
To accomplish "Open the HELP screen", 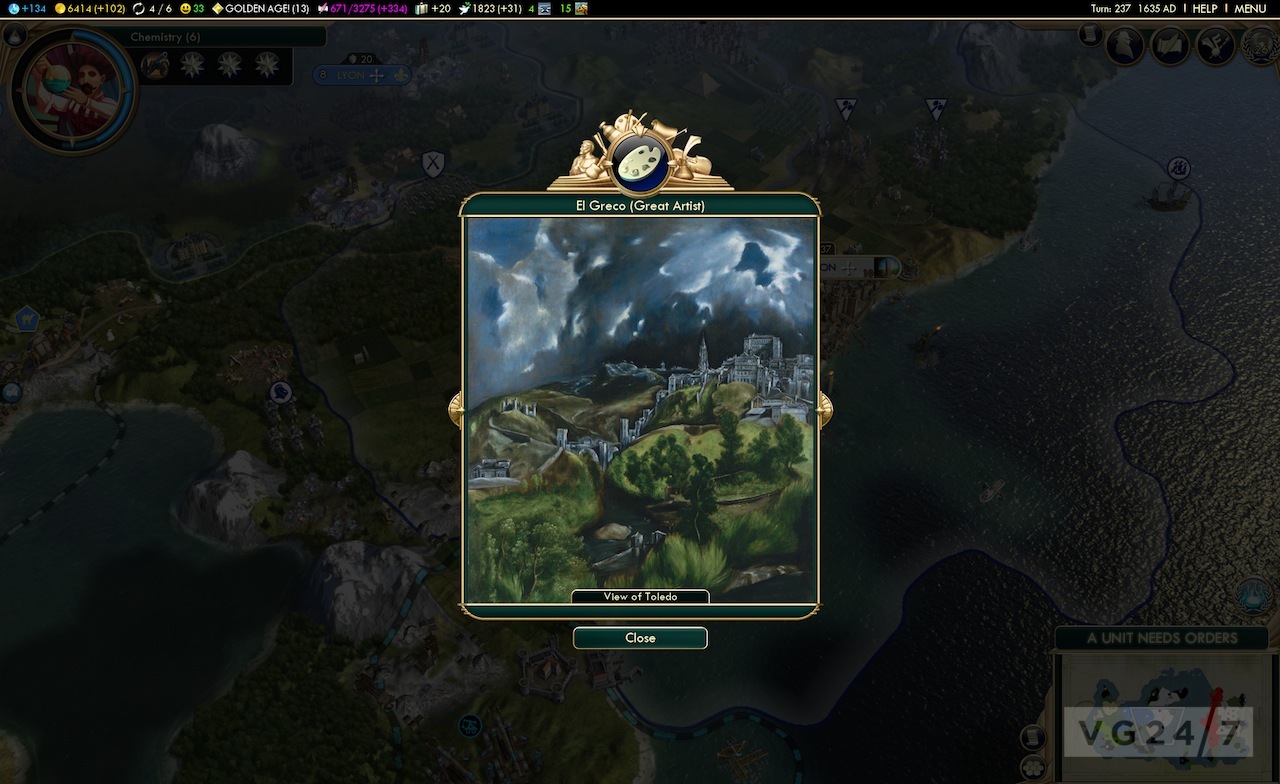I will tap(1205, 8).
